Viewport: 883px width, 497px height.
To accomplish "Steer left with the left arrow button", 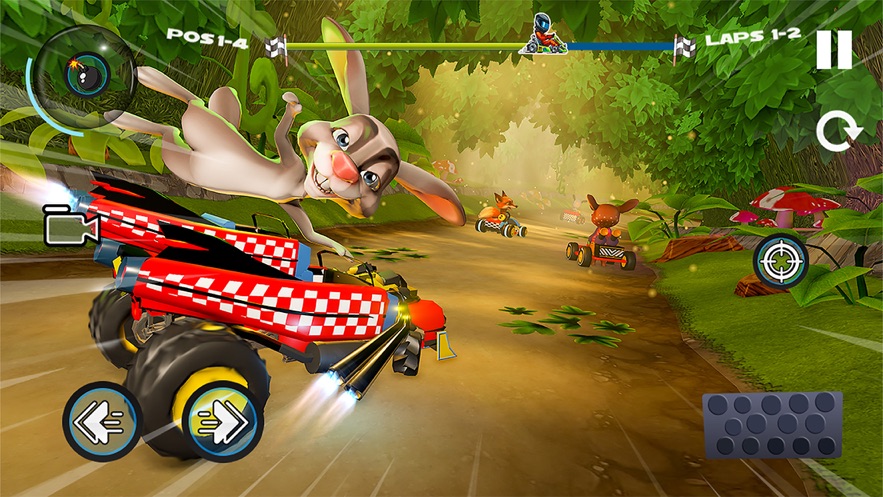I will pos(102,422).
